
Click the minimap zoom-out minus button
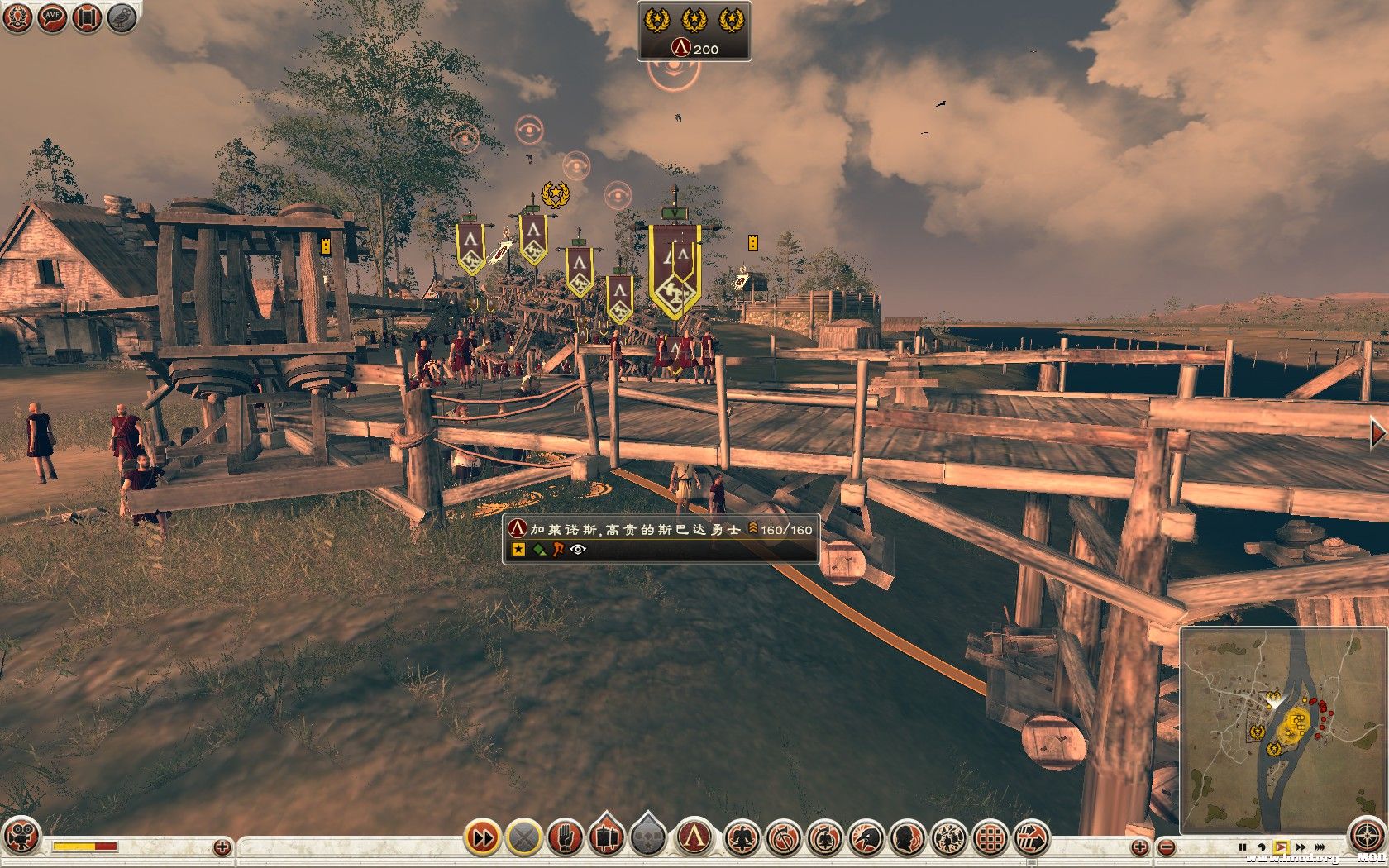coord(1166,847)
